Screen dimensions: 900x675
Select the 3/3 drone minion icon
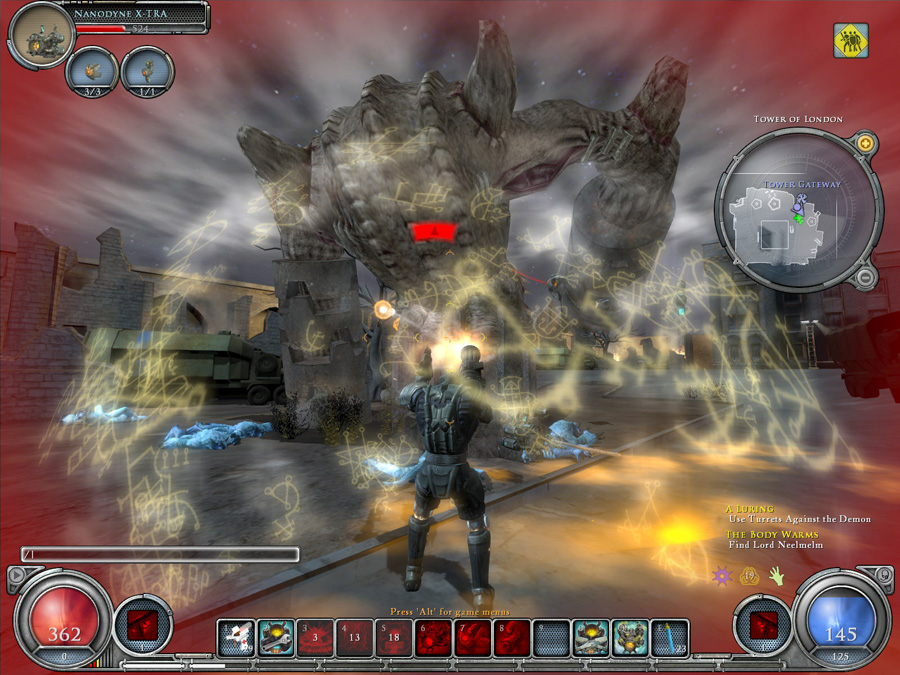click(93, 72)
